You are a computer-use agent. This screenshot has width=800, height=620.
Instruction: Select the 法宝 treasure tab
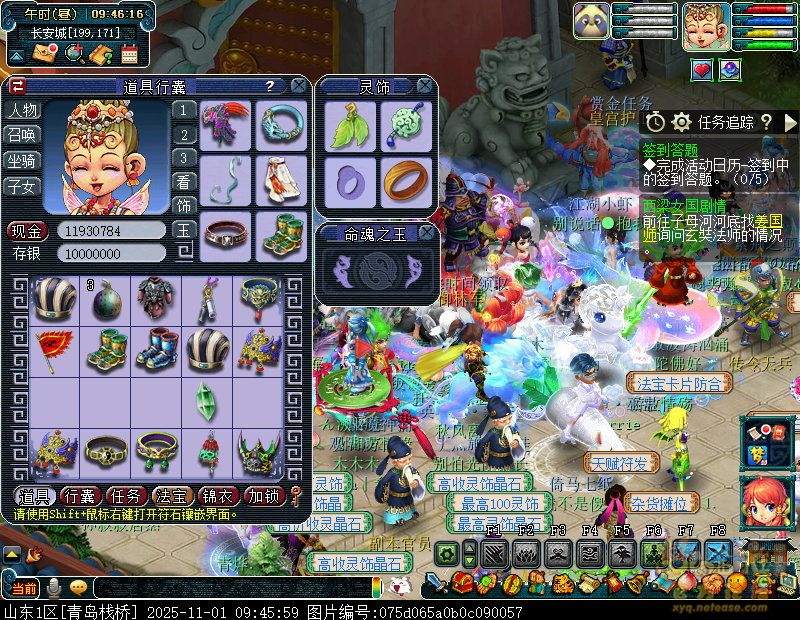[x=171, y=496]
